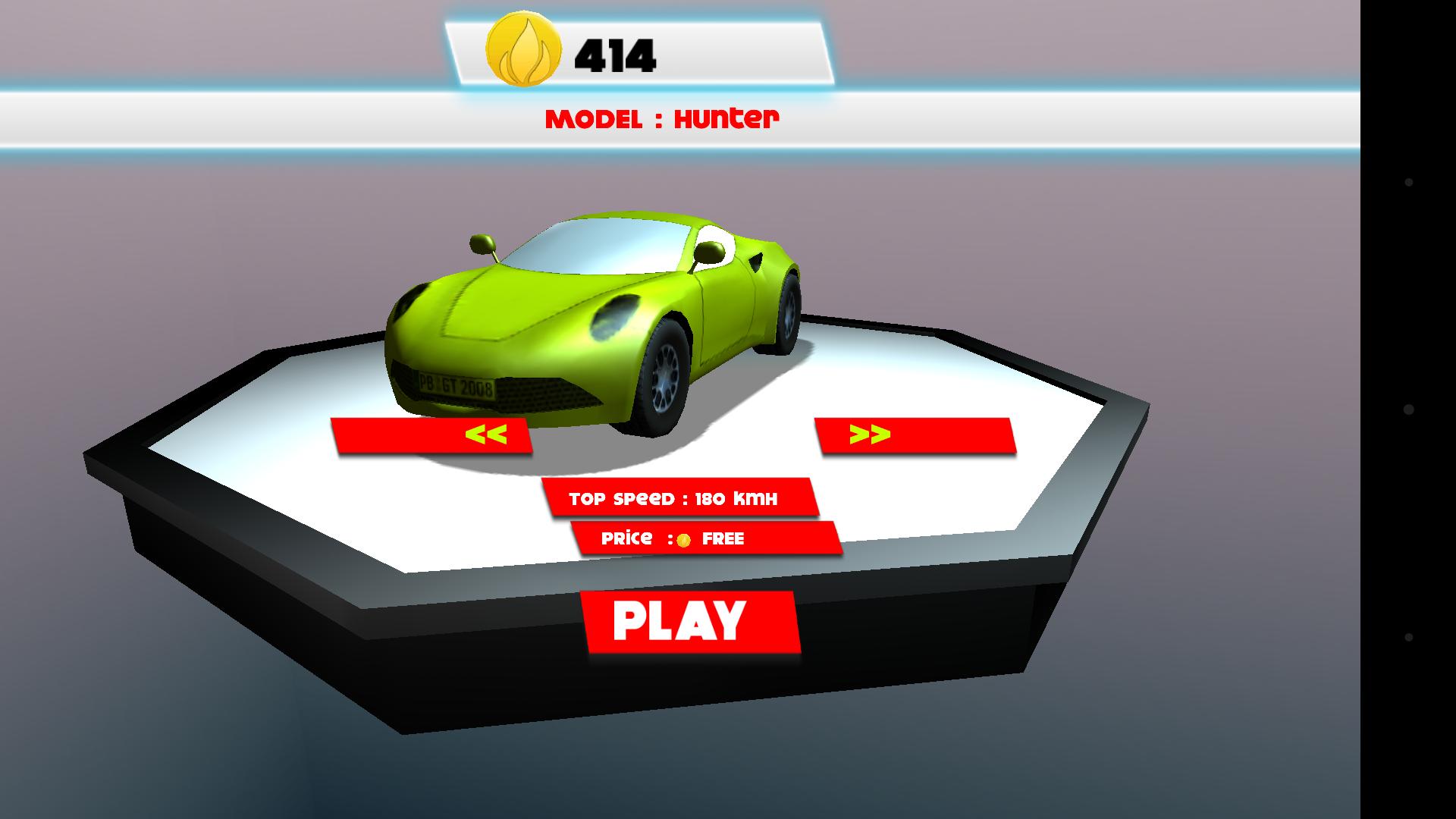Expand details on the Top Speed banner
This screenshot has width=1456, height=819.
(x=673, y=498)
